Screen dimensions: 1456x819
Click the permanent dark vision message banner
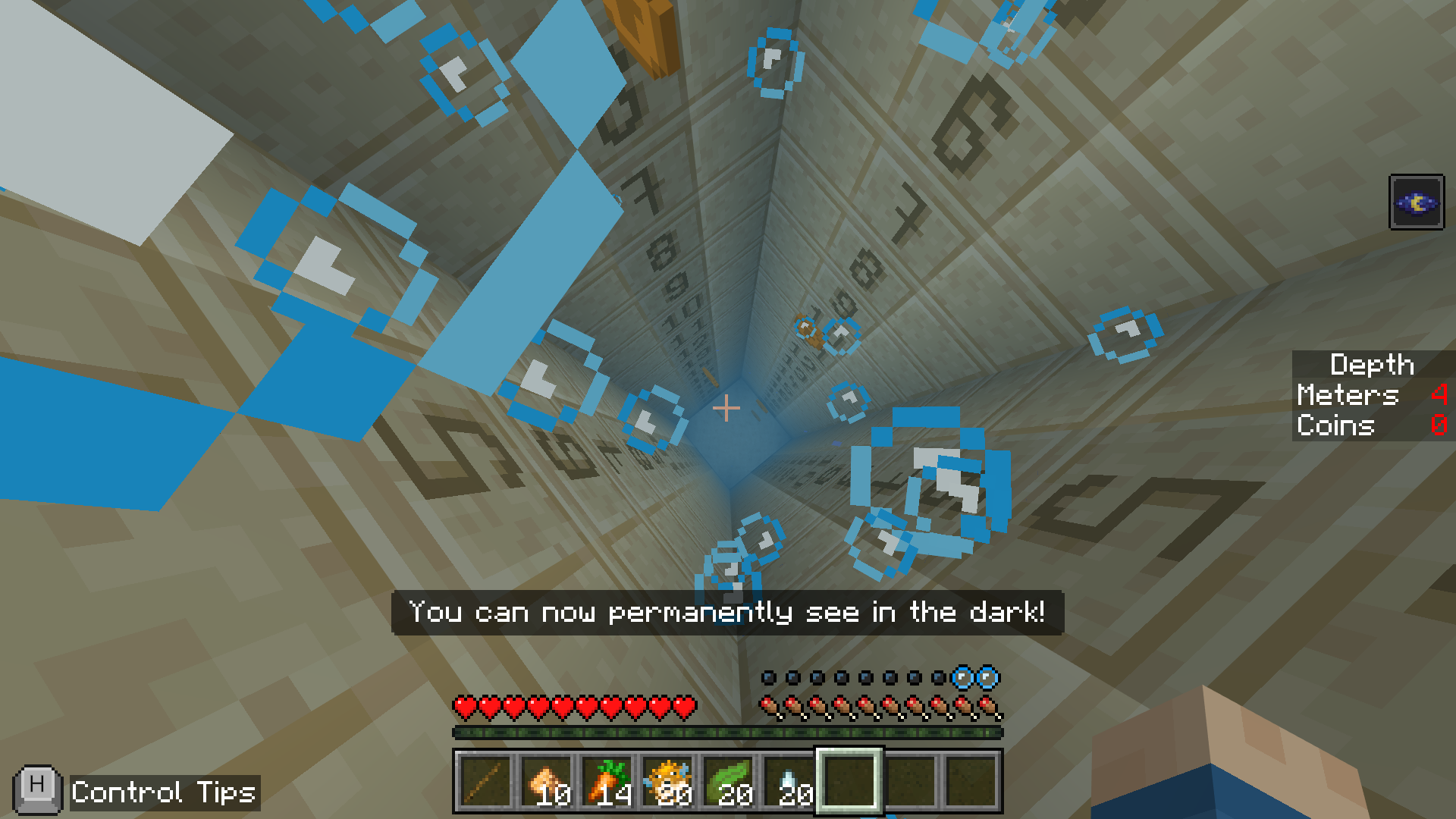click(728, 613)
